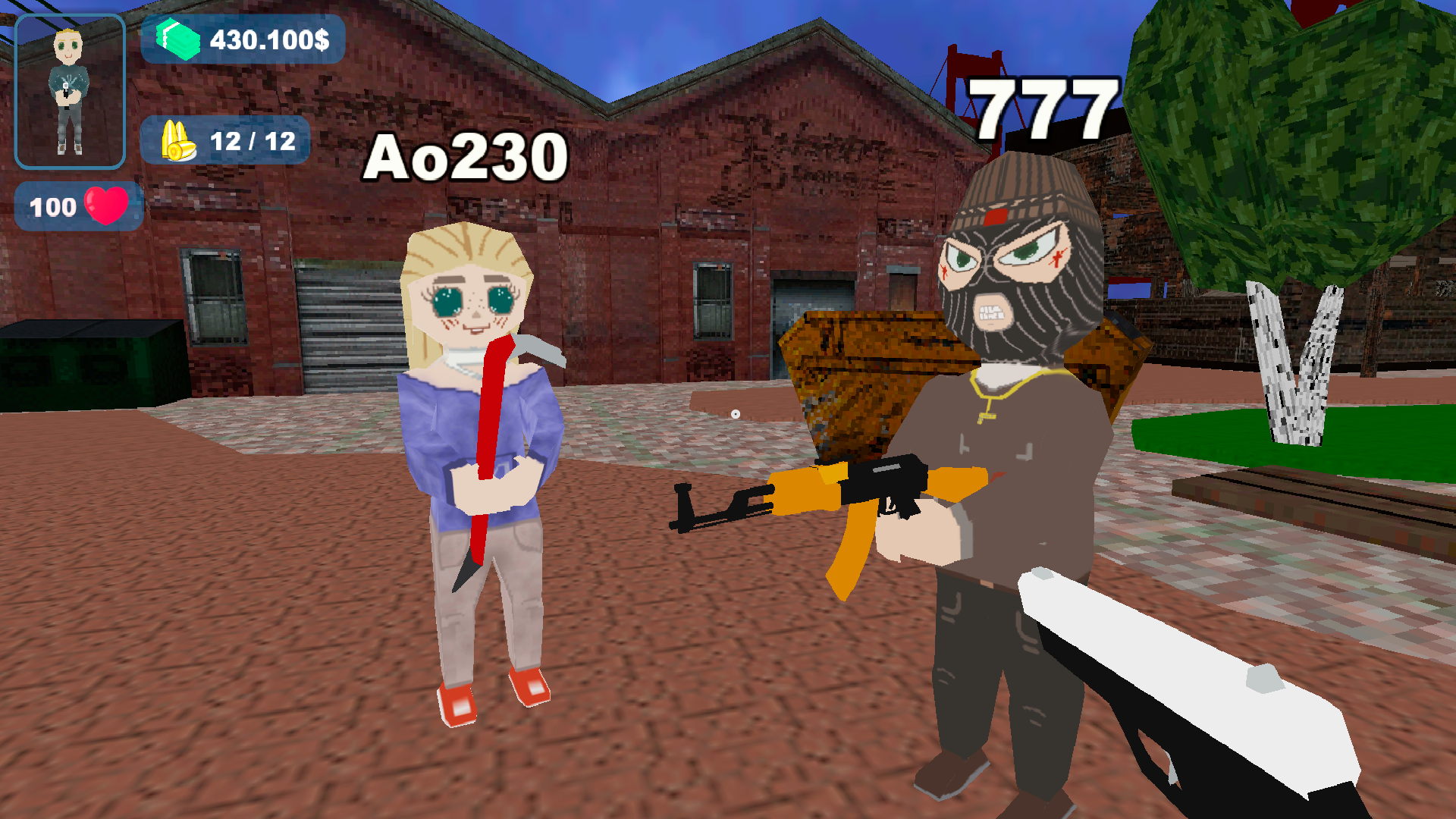Viewport: 1456px width, 819px height.
Task: Tap the red crowbar held by Ao230
Action: point(489,455)
